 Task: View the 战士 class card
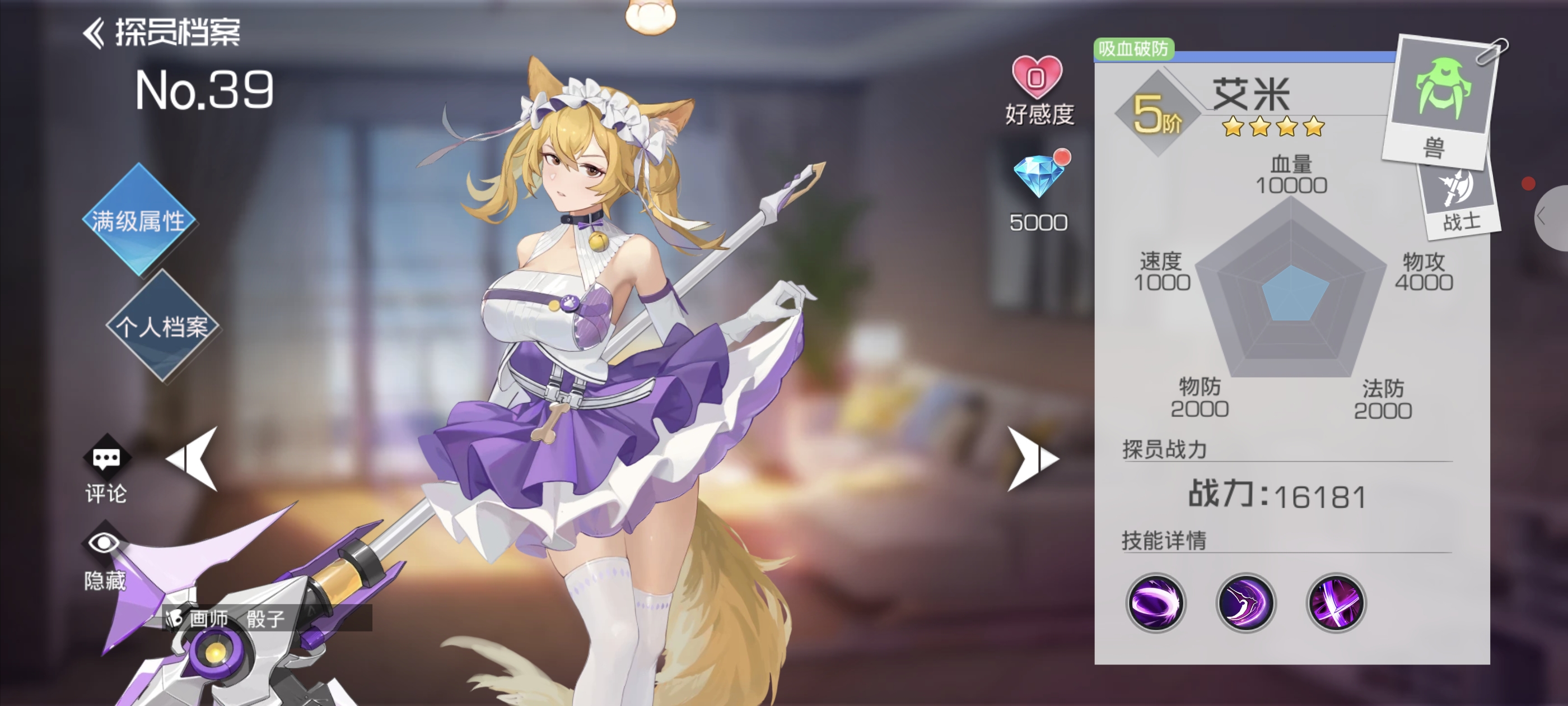pyautogui.click(x=1460, y=201)
